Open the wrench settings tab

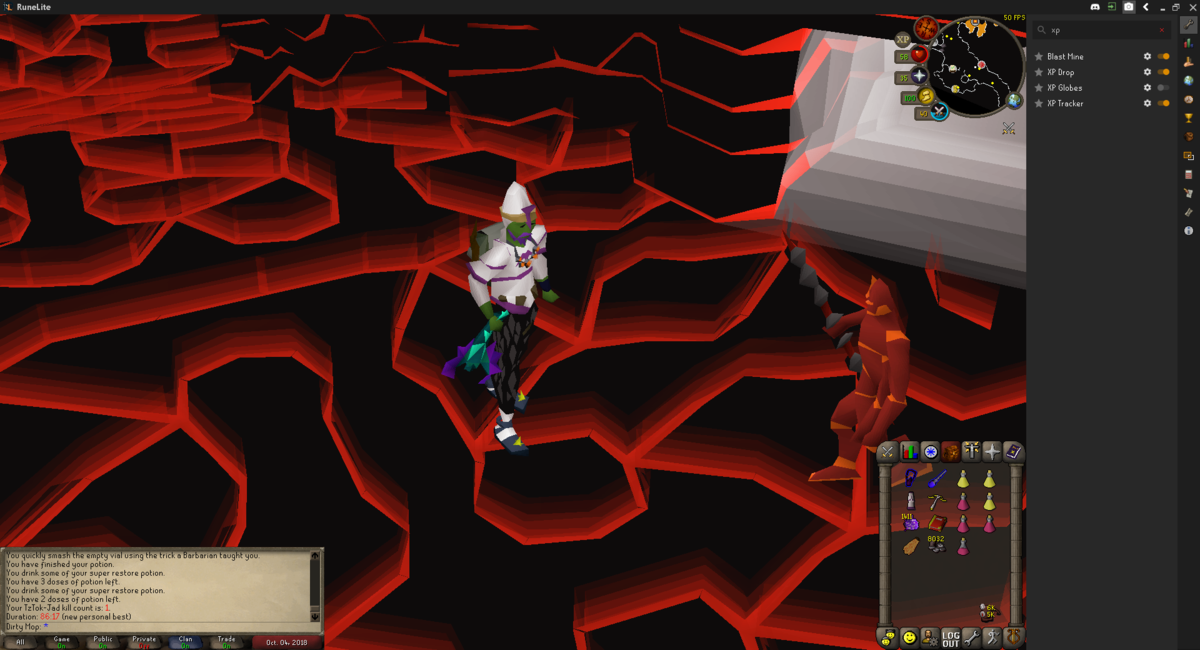click(x=971, y=637)
